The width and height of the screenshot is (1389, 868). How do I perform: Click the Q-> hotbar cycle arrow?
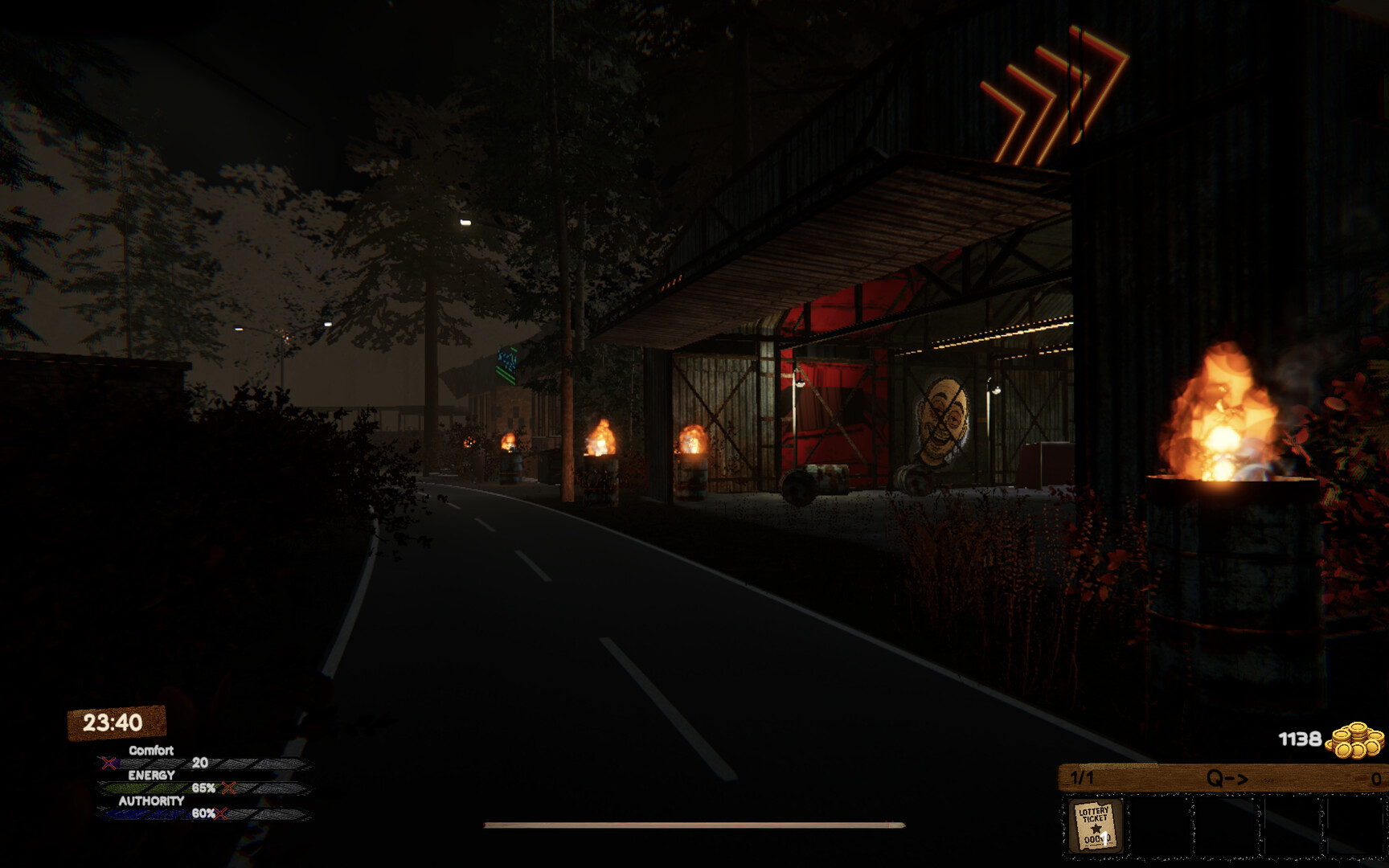[1227, 778]
